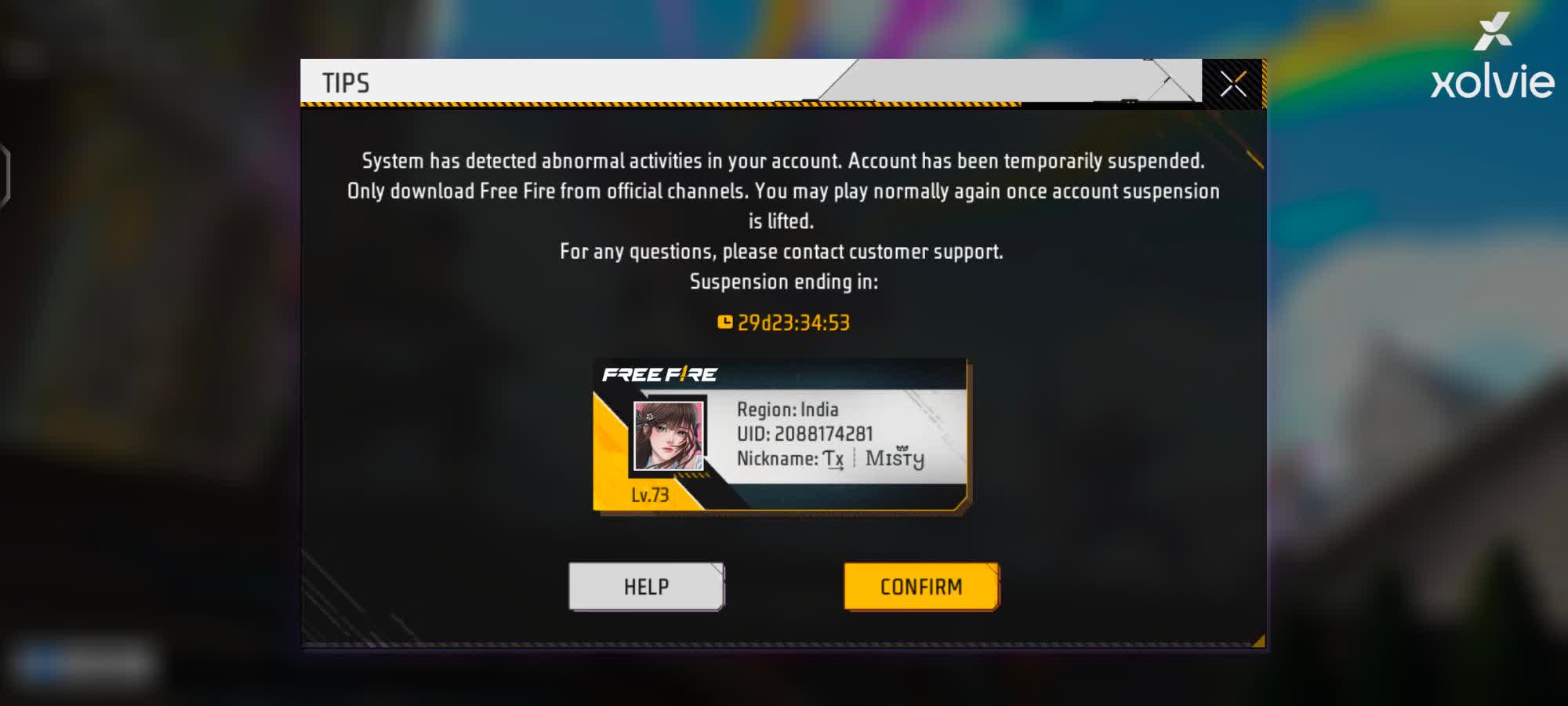Click the crown icon above the Misty nickname
1568x706 pixels.
pyautogui.click(x=902, y=447)
